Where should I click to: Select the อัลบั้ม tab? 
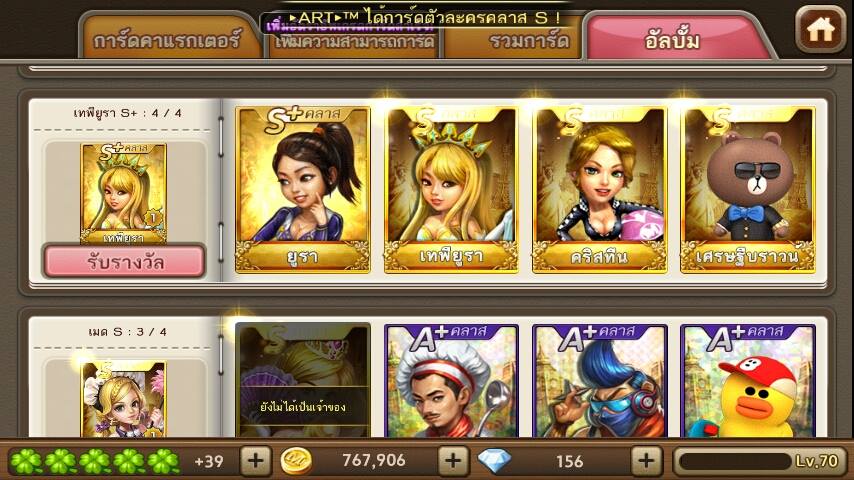coord(672,40)
